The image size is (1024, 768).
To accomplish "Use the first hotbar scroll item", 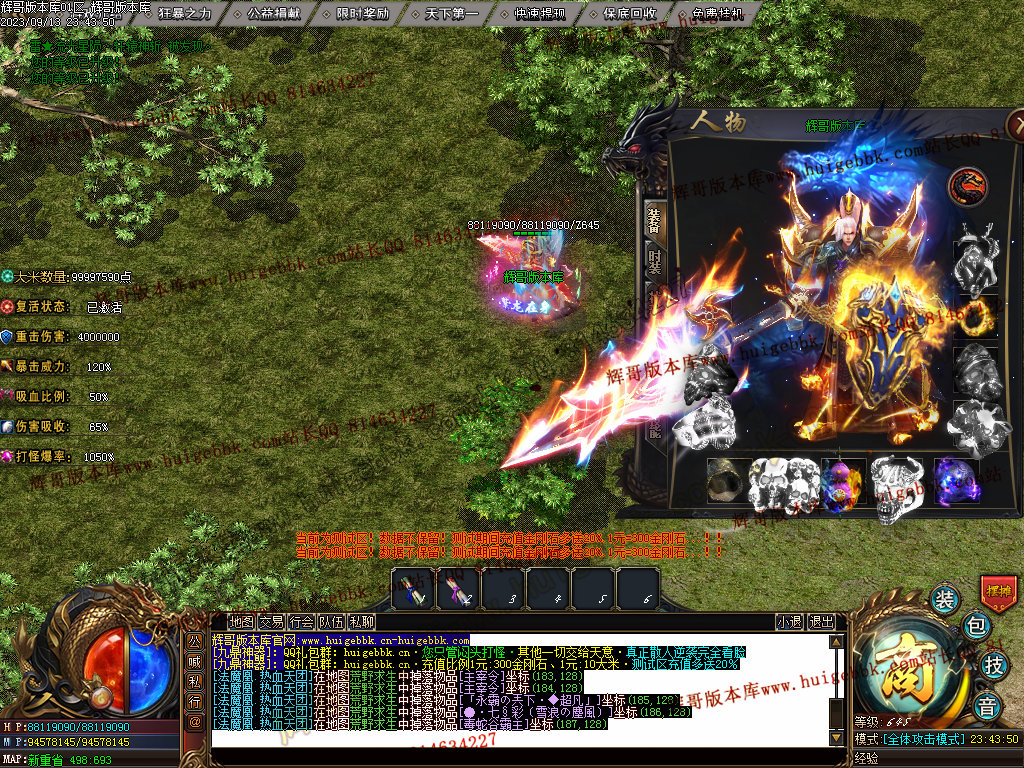I will tap(412, 589).
